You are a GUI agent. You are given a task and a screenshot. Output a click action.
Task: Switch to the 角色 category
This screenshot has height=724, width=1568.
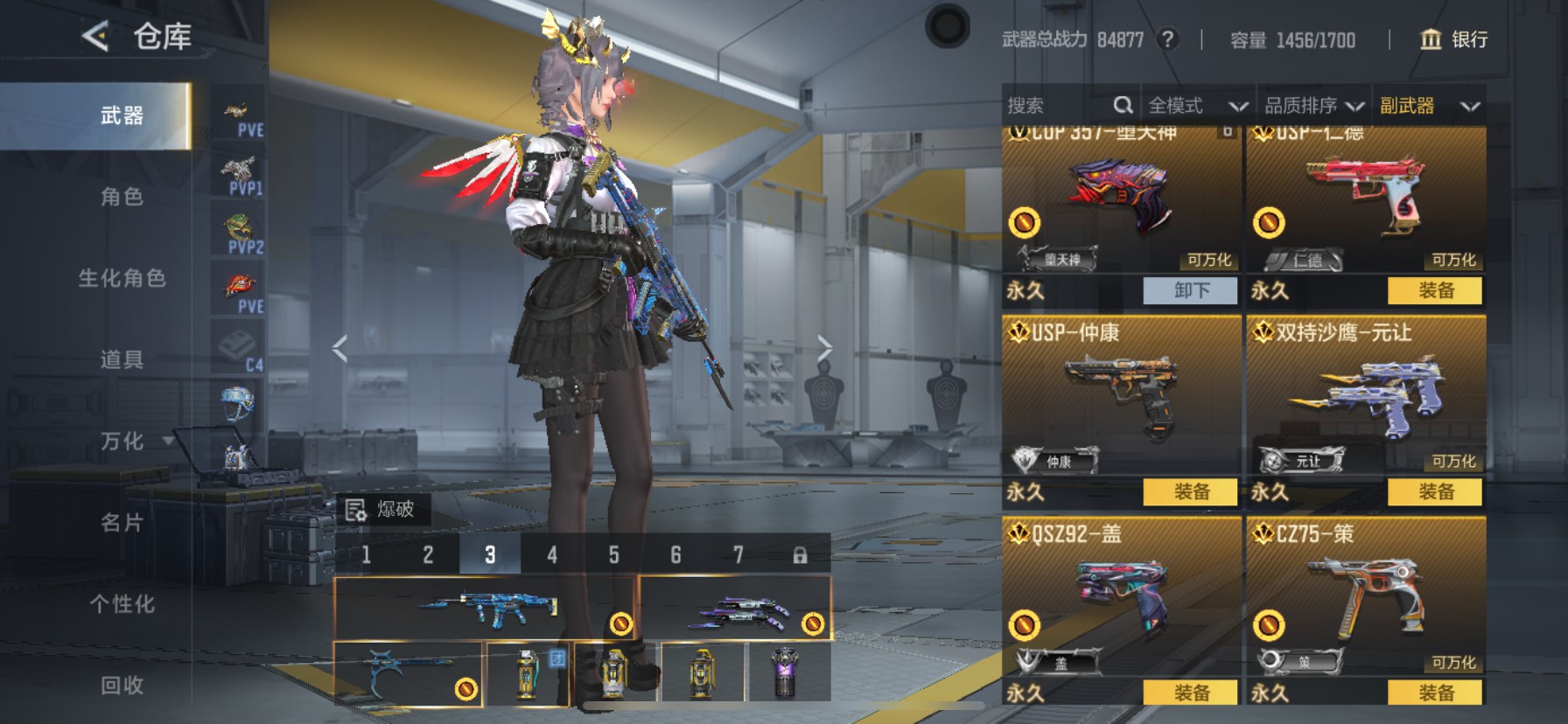pos(122,197)
